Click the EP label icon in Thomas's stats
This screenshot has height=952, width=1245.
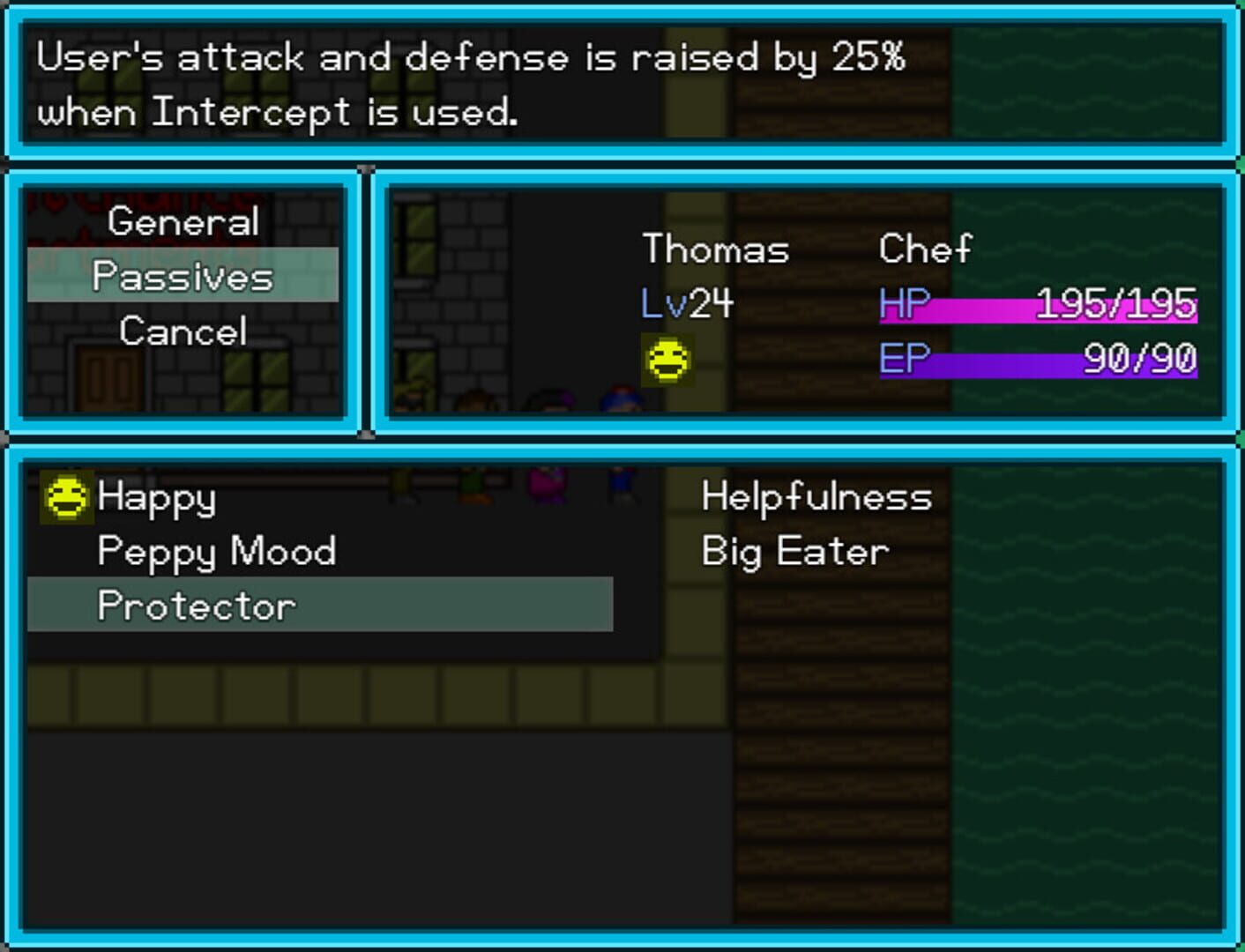(902, 360)
